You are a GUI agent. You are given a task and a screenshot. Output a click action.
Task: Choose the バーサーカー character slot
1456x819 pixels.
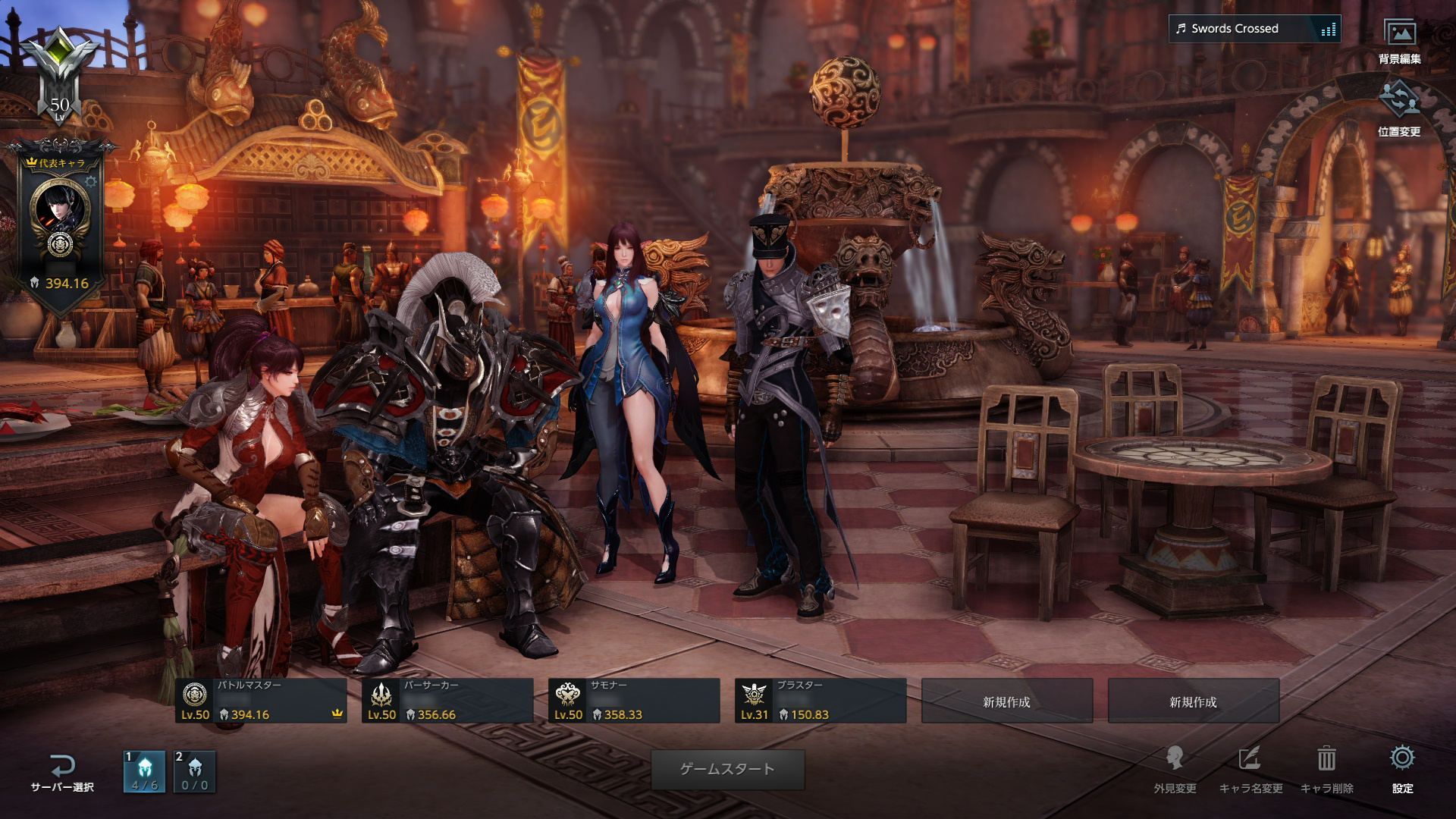(447, 700)
